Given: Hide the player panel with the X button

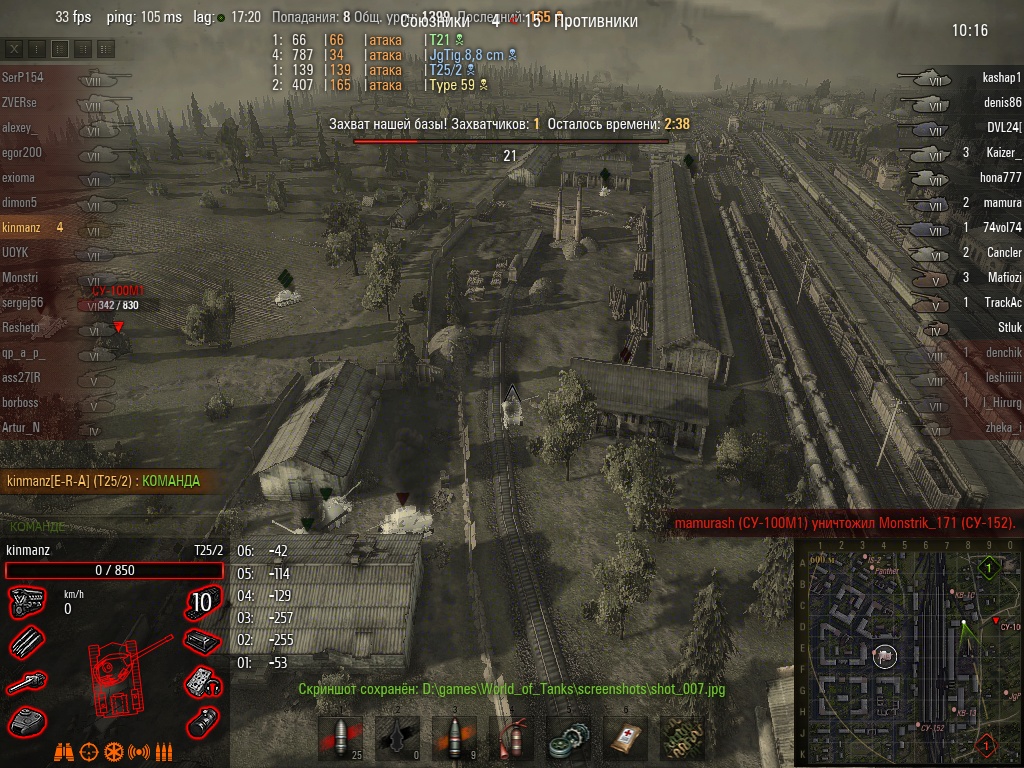Looking at the screenshot, I should tap(14, 48).
